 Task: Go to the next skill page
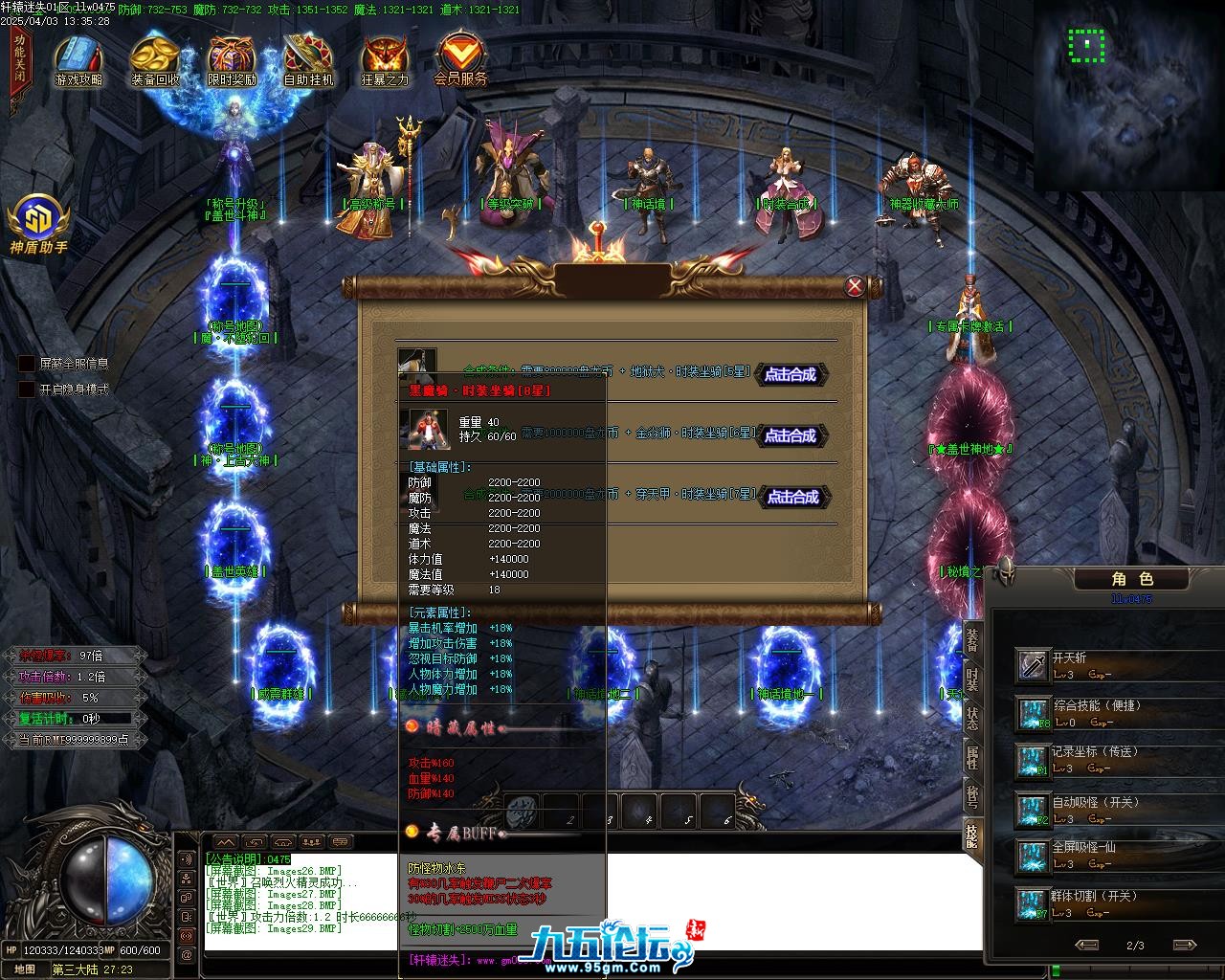1184,945
